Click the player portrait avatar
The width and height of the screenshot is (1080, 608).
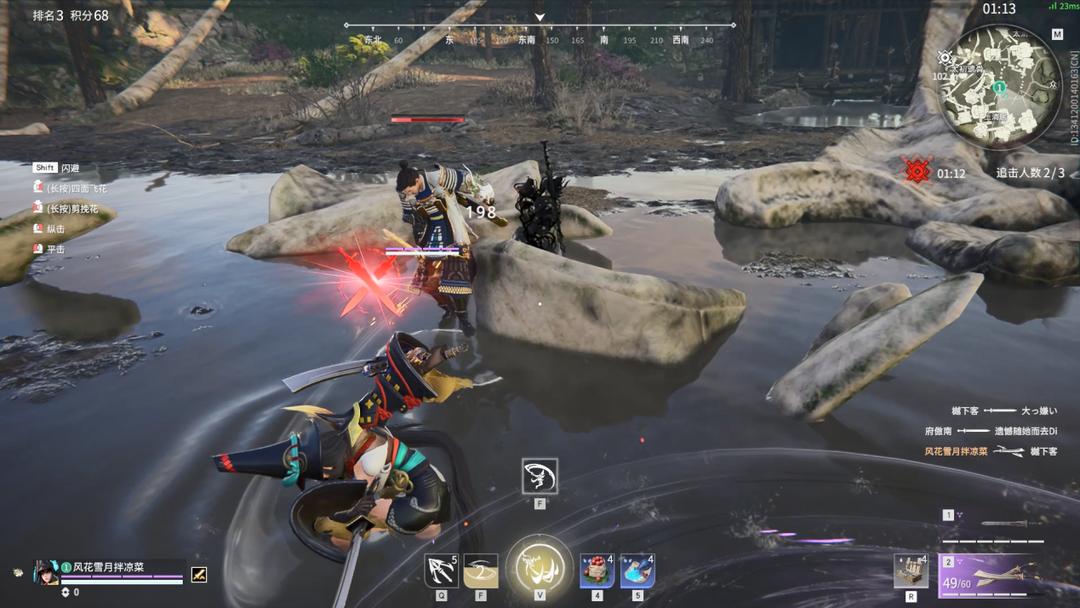(x=46, y=572)
